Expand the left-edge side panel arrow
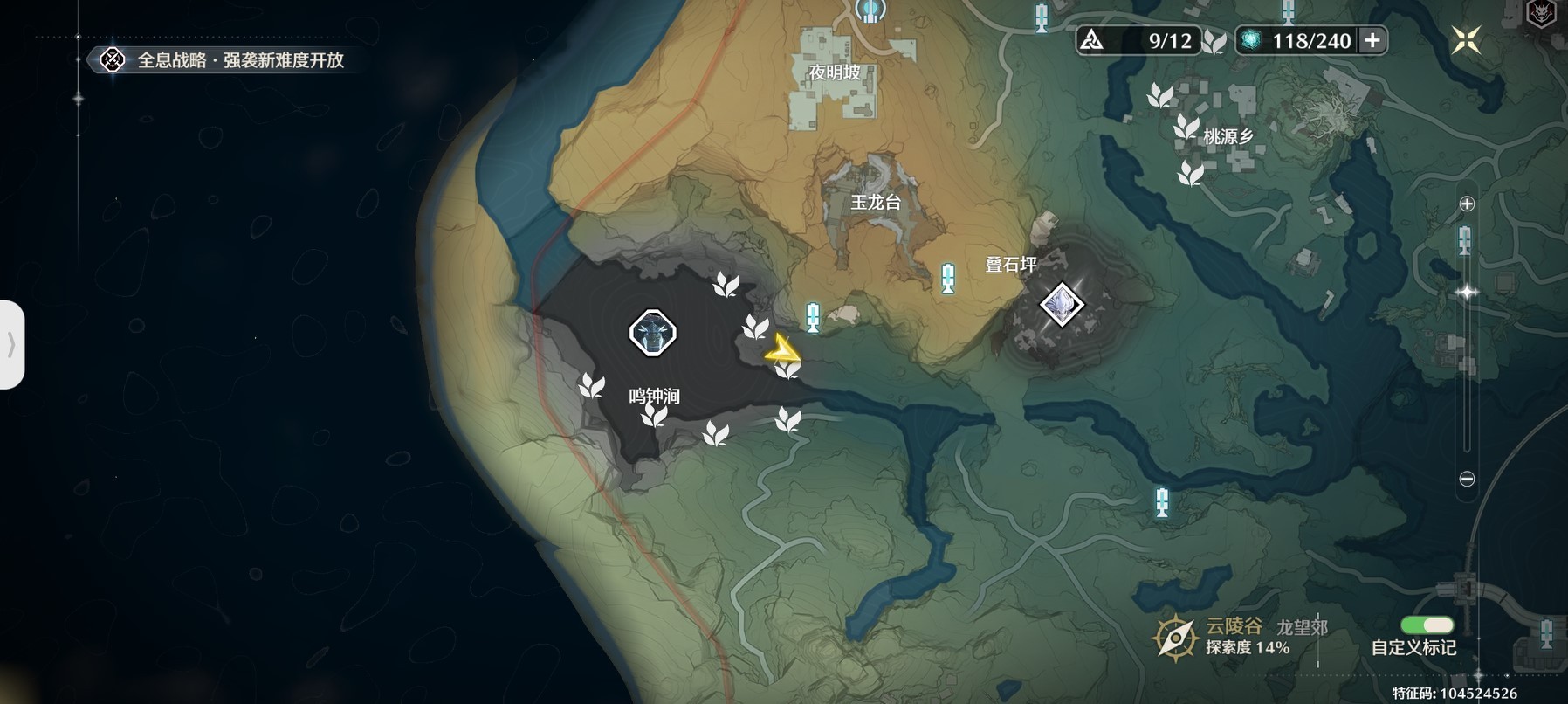Image resolution: width=1568 pixels, height=704 pixels. tap(11, 344)
